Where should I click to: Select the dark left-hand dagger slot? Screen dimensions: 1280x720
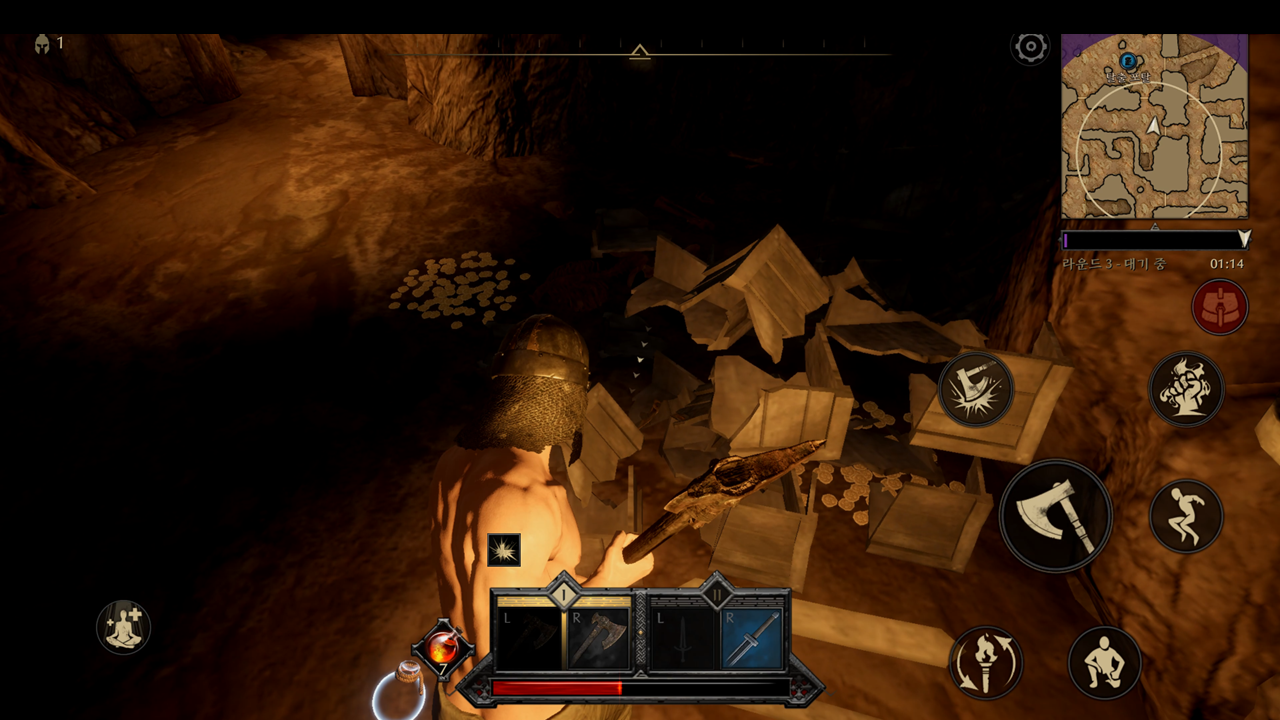click(x=682, y=638)
